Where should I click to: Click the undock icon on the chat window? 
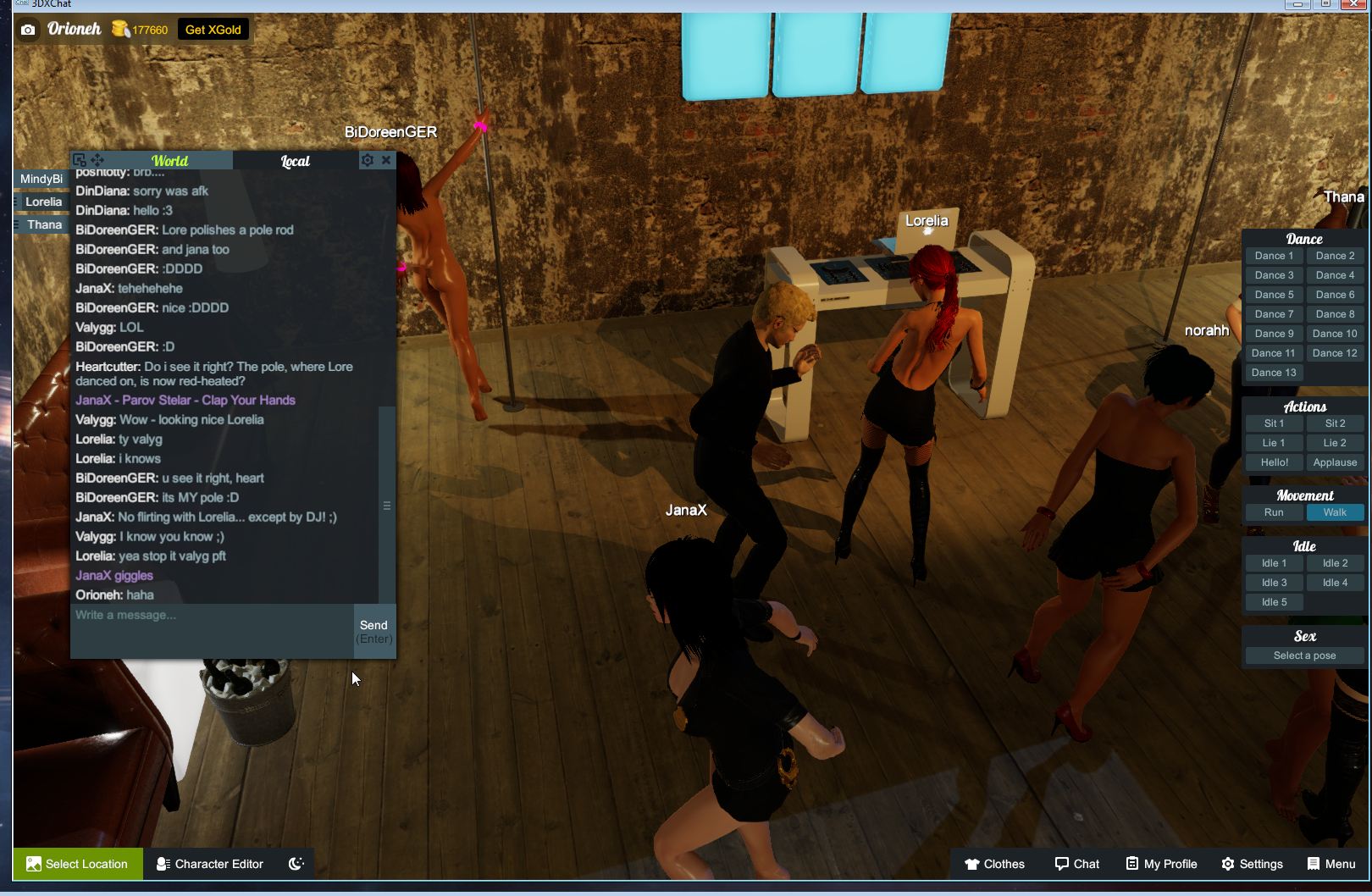click(x=79, y=159)
